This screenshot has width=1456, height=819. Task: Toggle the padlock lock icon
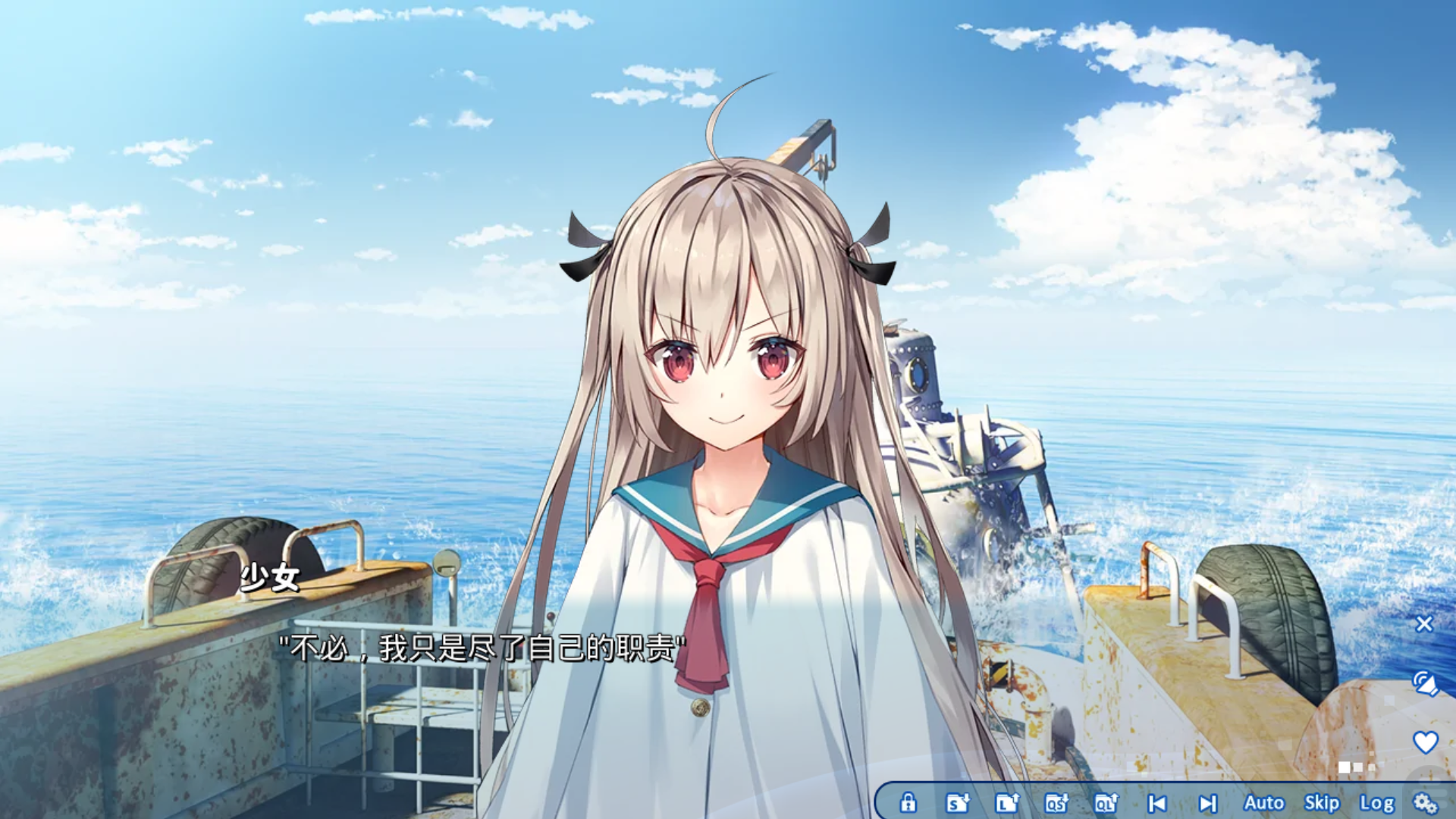(908, 802)
